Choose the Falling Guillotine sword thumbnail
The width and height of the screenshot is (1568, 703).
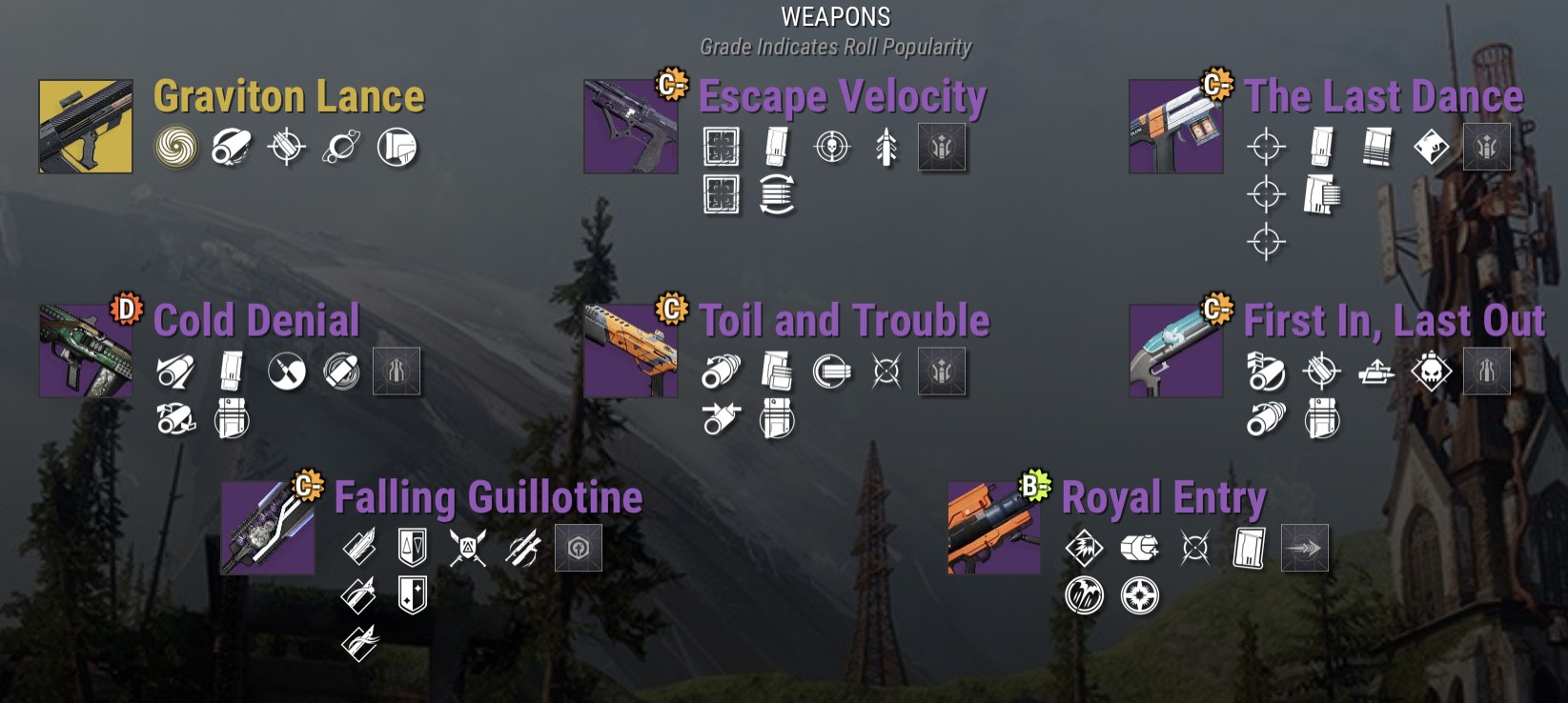[267, 528]
